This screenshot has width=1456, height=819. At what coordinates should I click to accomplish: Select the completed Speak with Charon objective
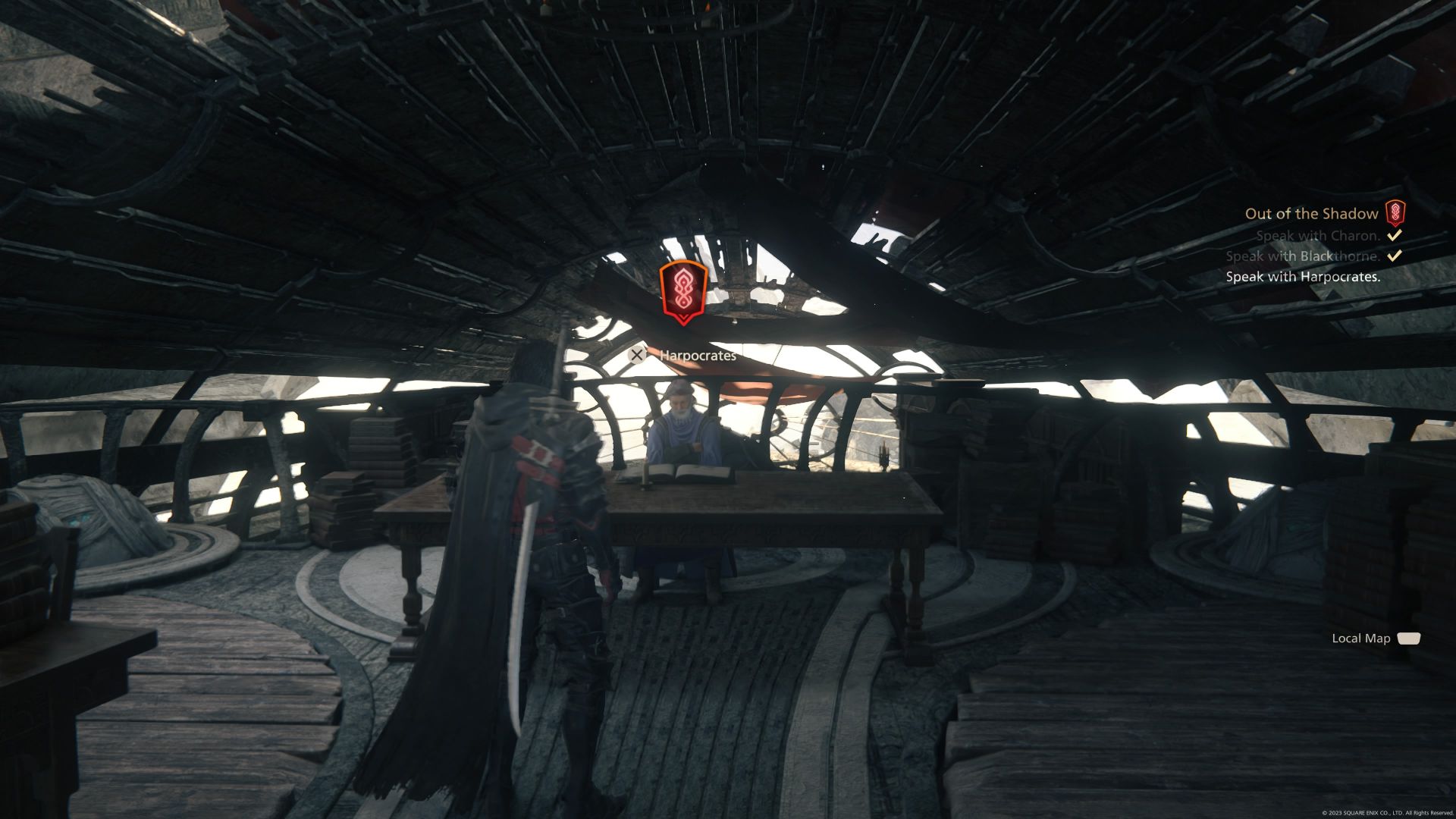click(1318, 236)
